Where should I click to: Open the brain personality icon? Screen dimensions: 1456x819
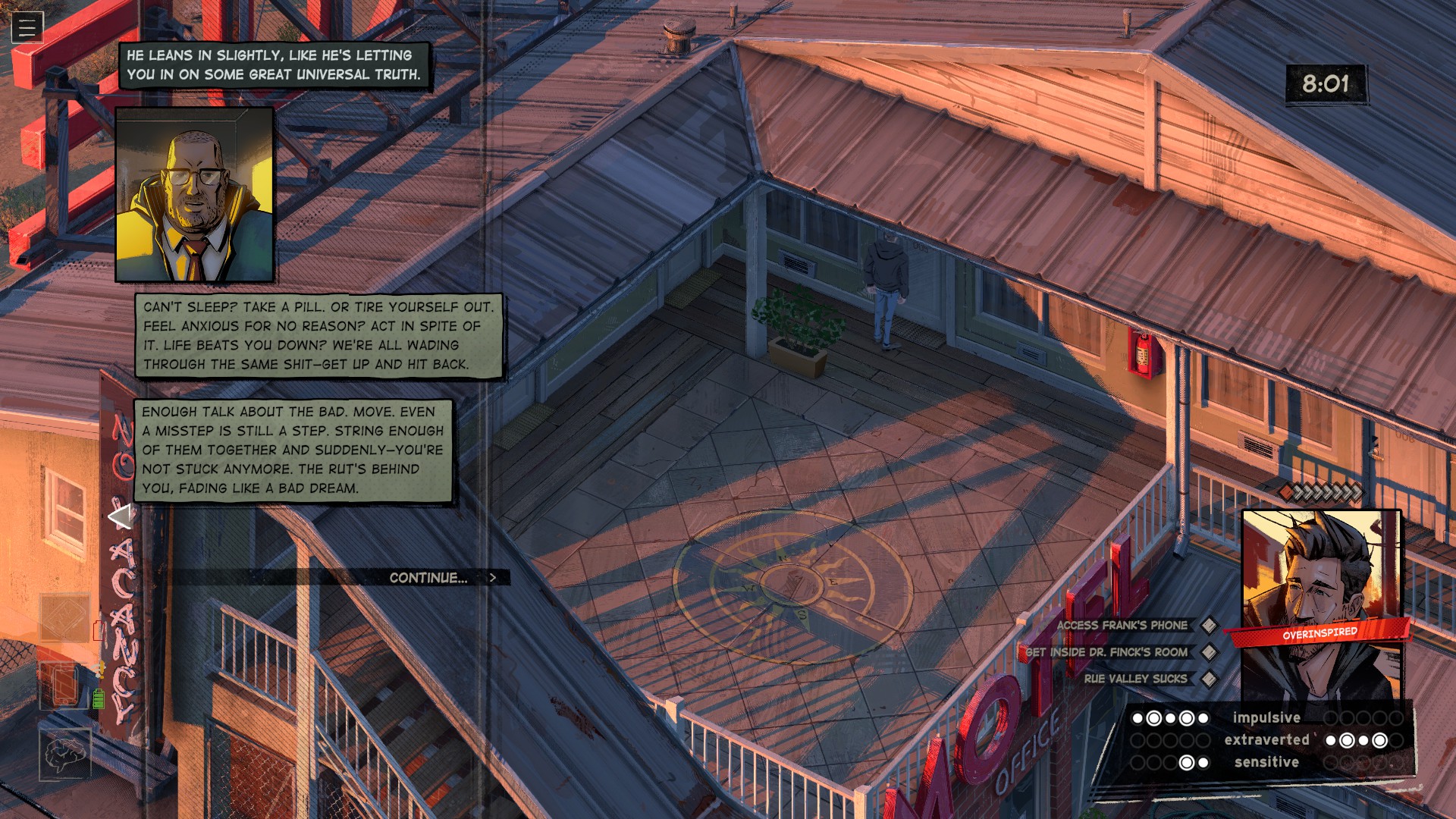pos(65,753)
